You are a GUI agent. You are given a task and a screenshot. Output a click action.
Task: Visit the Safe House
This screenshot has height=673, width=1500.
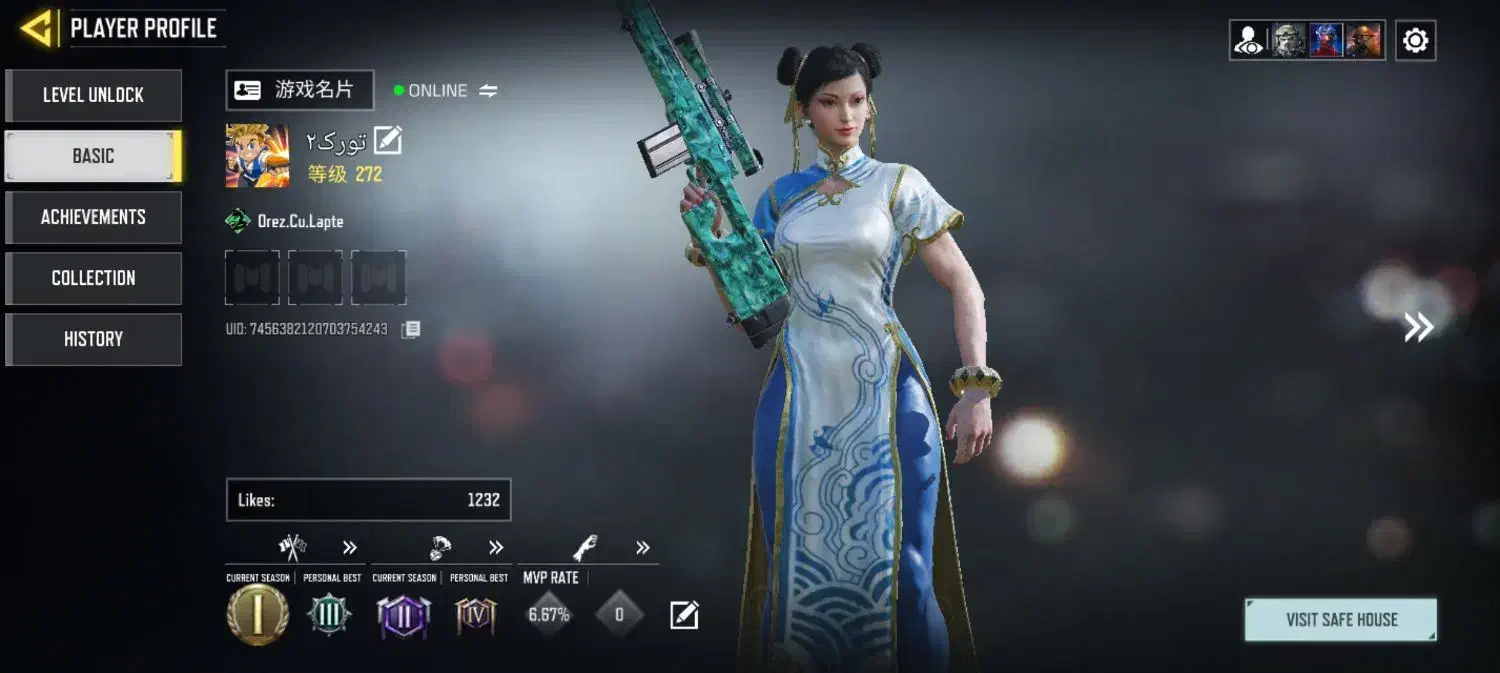[x=1340, y=620]
